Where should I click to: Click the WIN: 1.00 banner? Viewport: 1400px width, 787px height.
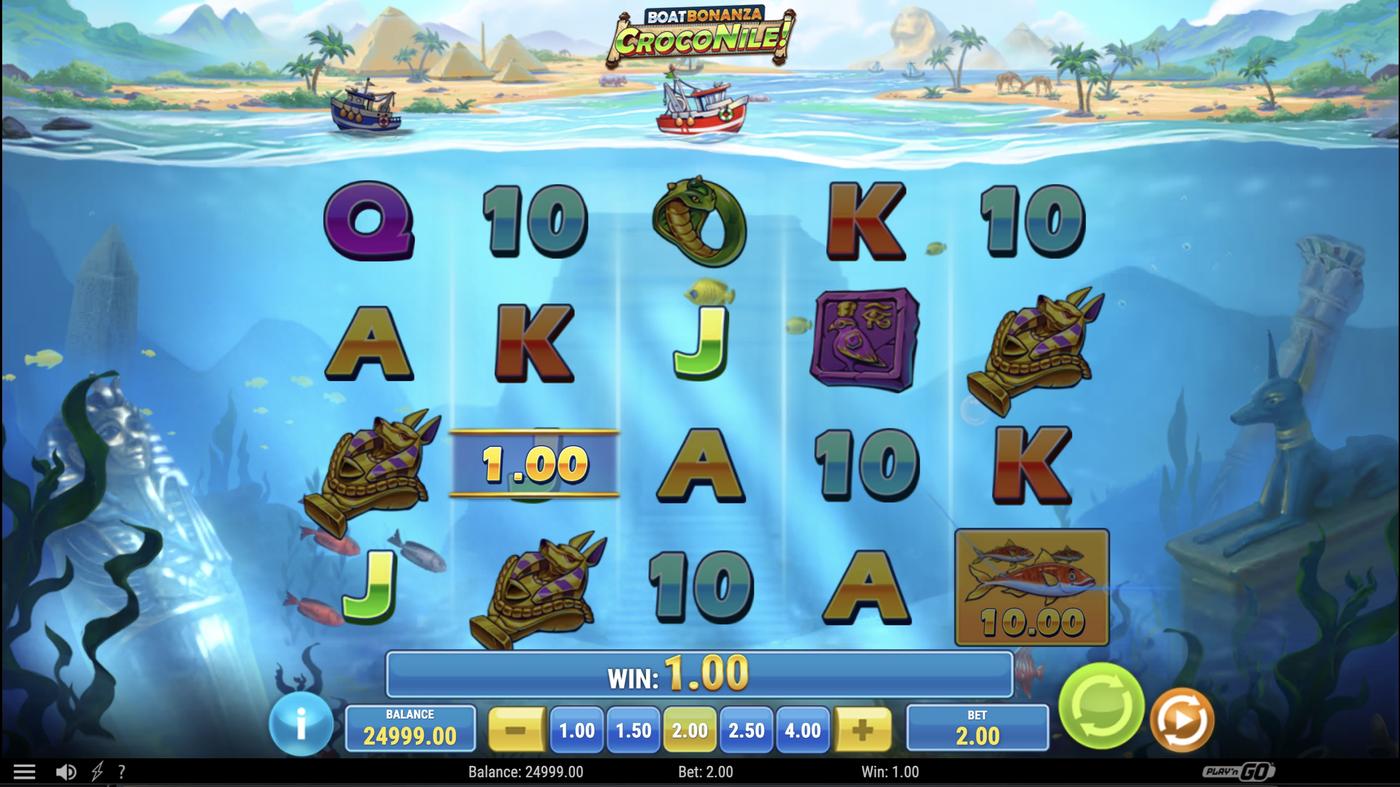pos(700,673)
